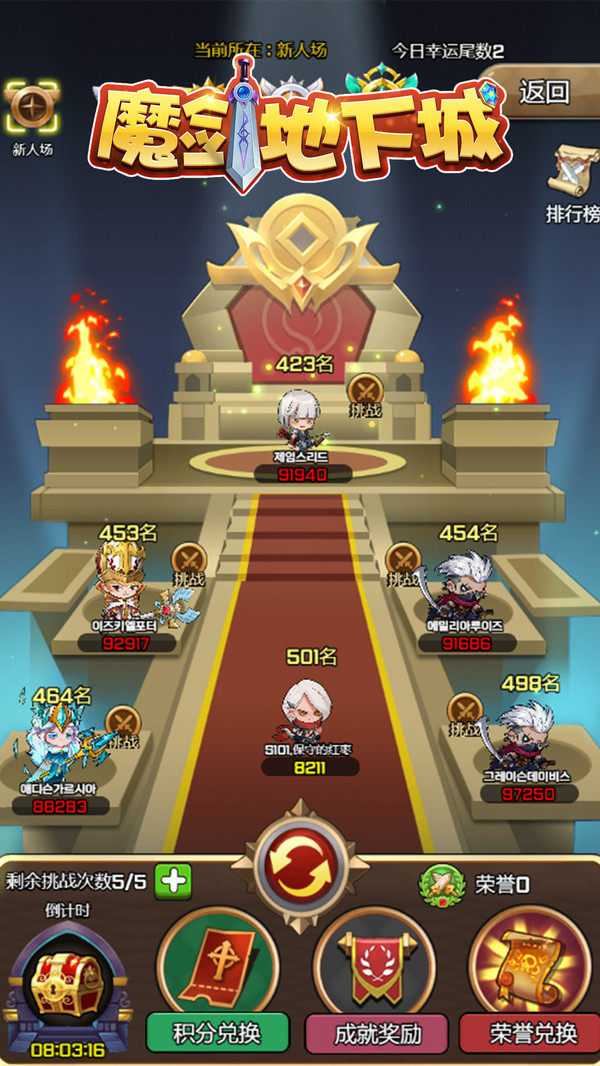Challenge the rank 454 opponent
Screen dimensions: 600x1066
[x=403, y=564]
